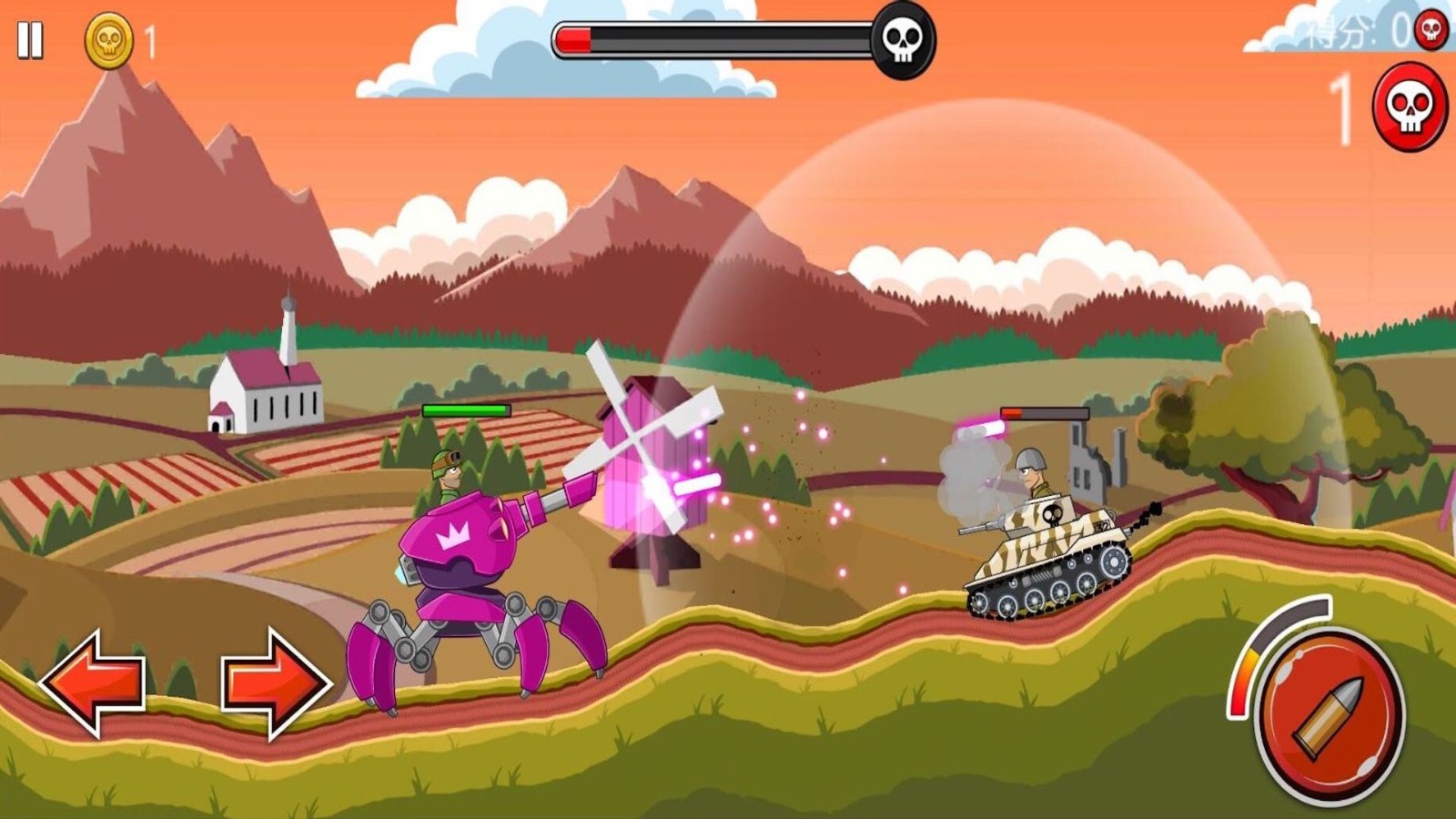1456x819 pixels.
Task: Tap the right movement arrow
Action: click(275, 682)
